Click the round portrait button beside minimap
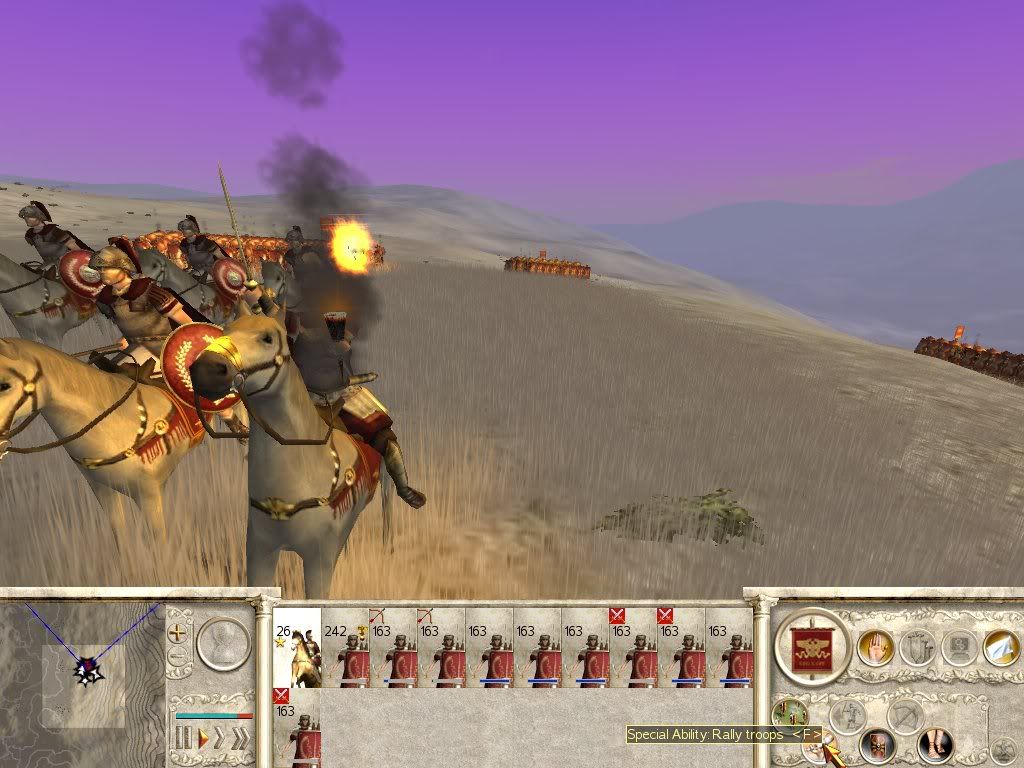The width and height of the screenshot is (1024, 768). click(x=223, y=644)
